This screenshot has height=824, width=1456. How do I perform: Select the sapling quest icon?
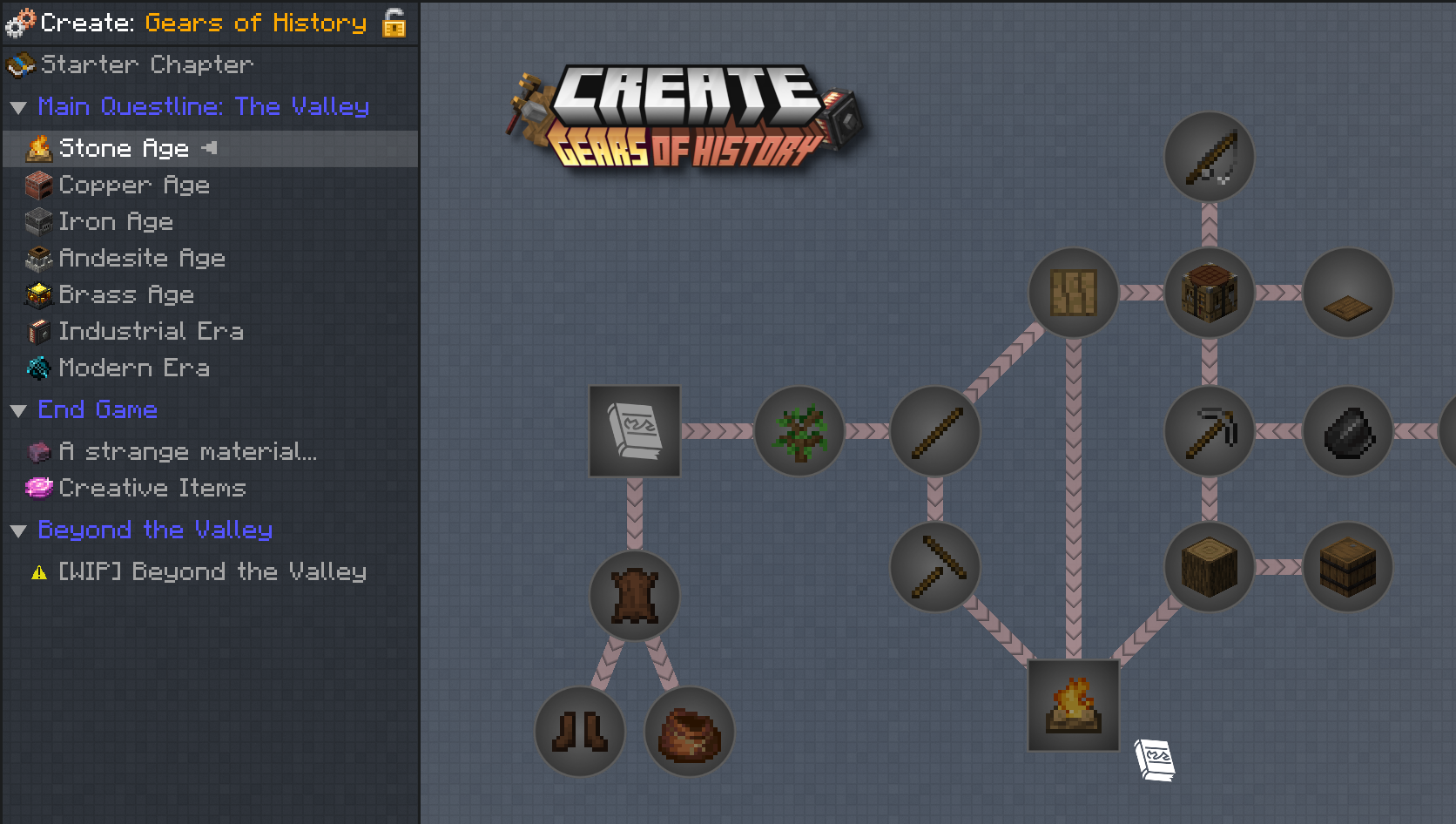pyautogui.click(x=799, y=429)
